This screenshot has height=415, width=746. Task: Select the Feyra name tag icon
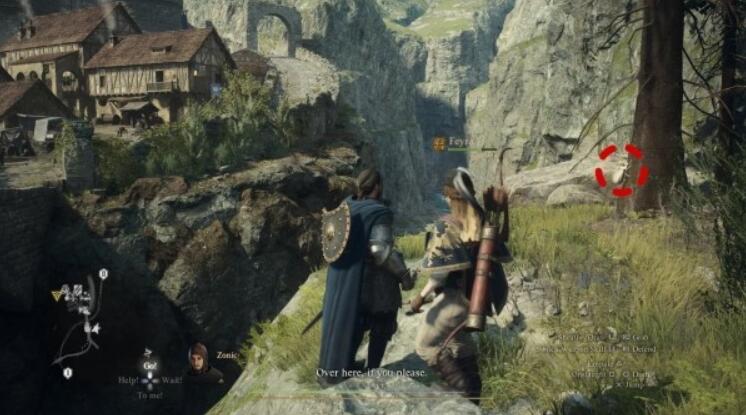[439, 144]
